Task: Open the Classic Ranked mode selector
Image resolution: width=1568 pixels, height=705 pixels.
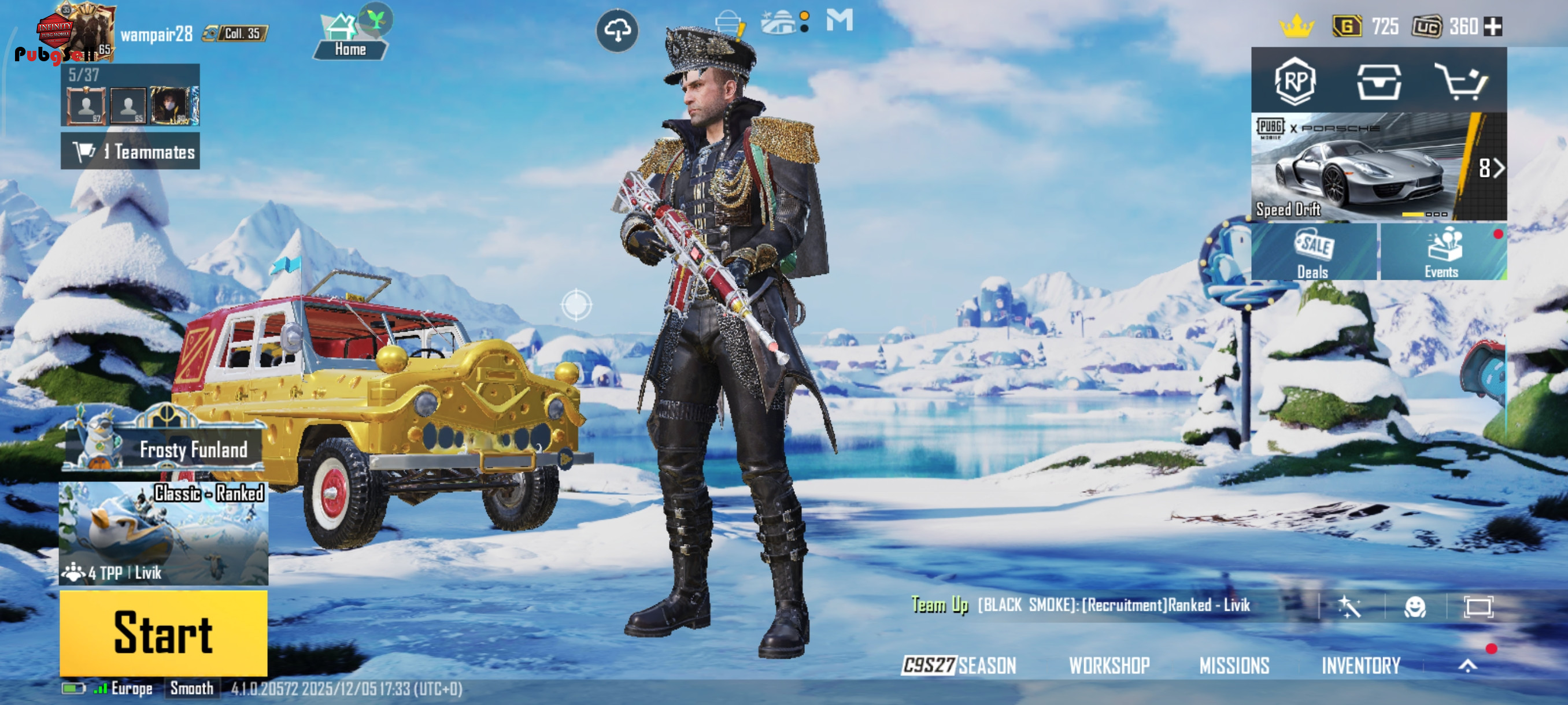Action: (x=163, y=533)
